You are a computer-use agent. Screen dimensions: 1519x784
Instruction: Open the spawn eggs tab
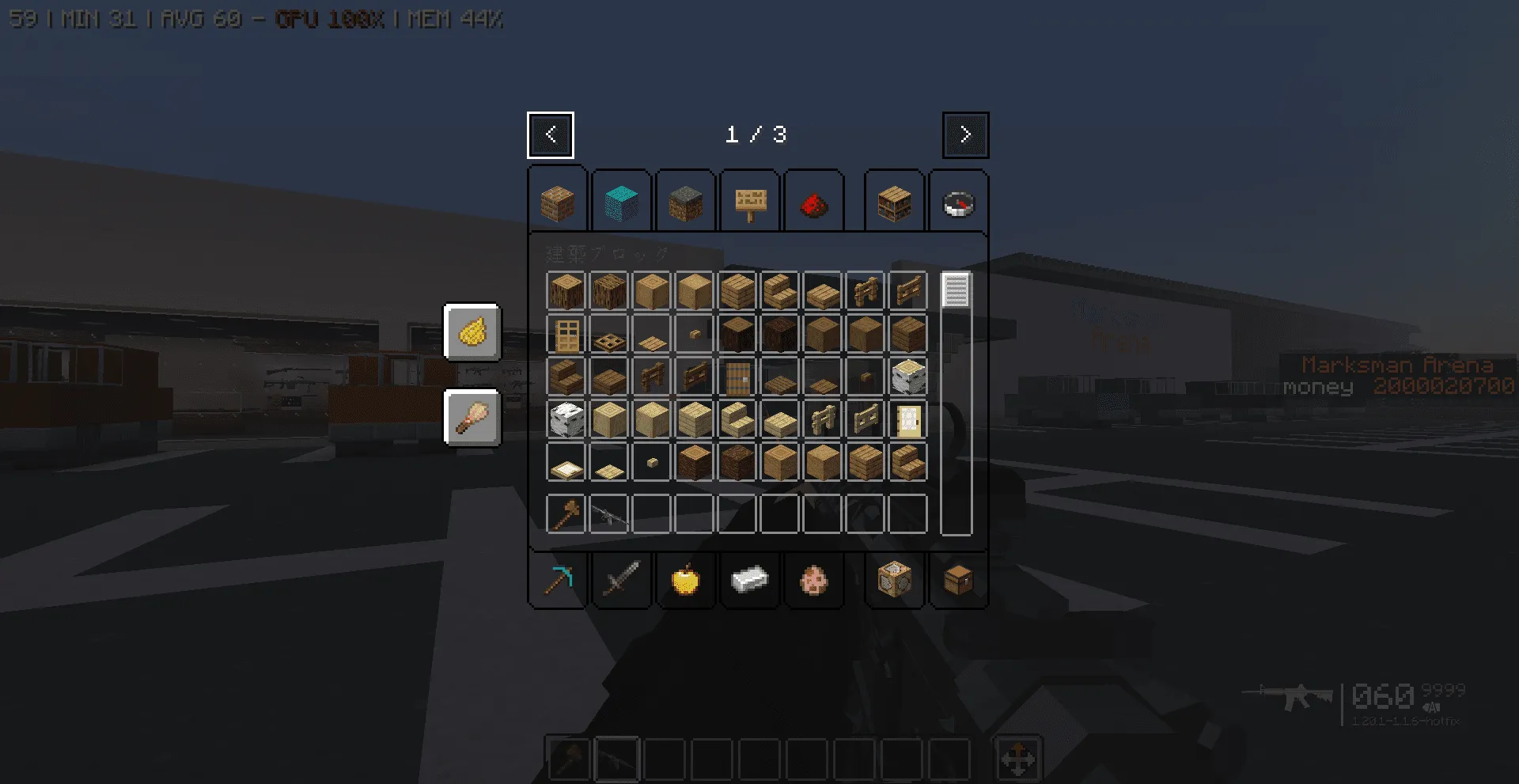click(814, 581)
